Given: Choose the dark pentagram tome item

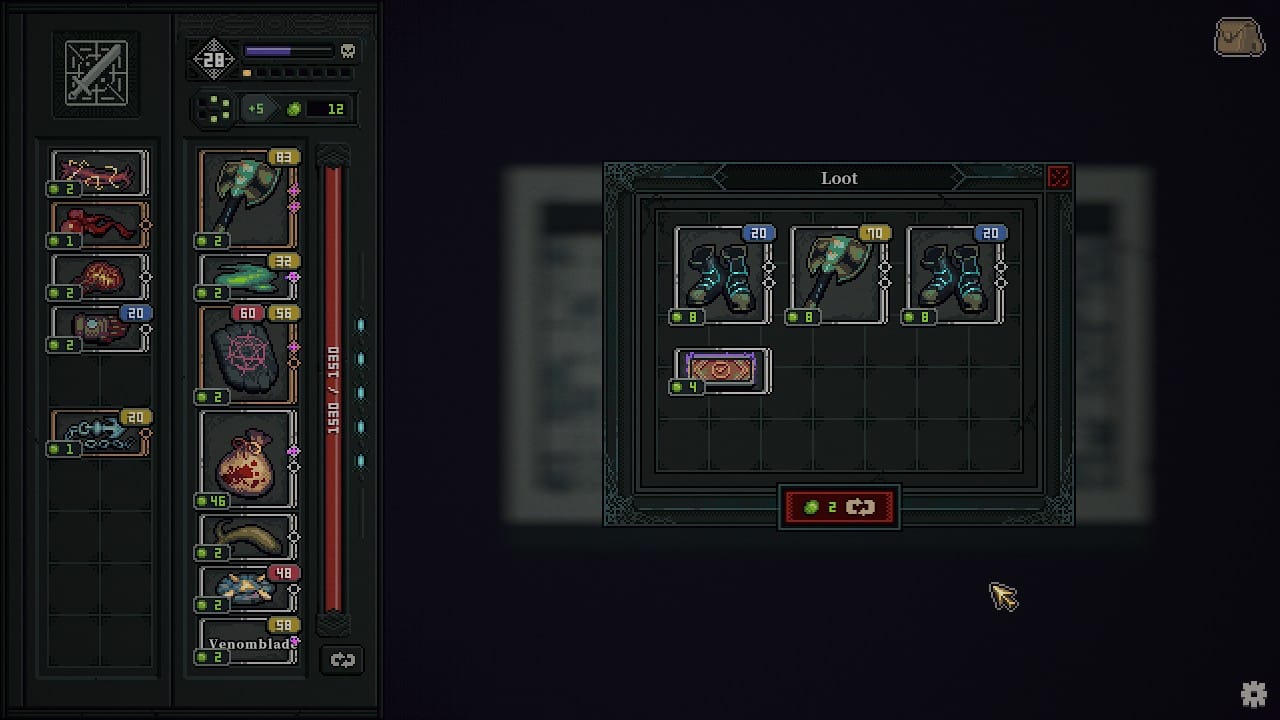Looking at the screenshot, I should coord(246,355).
